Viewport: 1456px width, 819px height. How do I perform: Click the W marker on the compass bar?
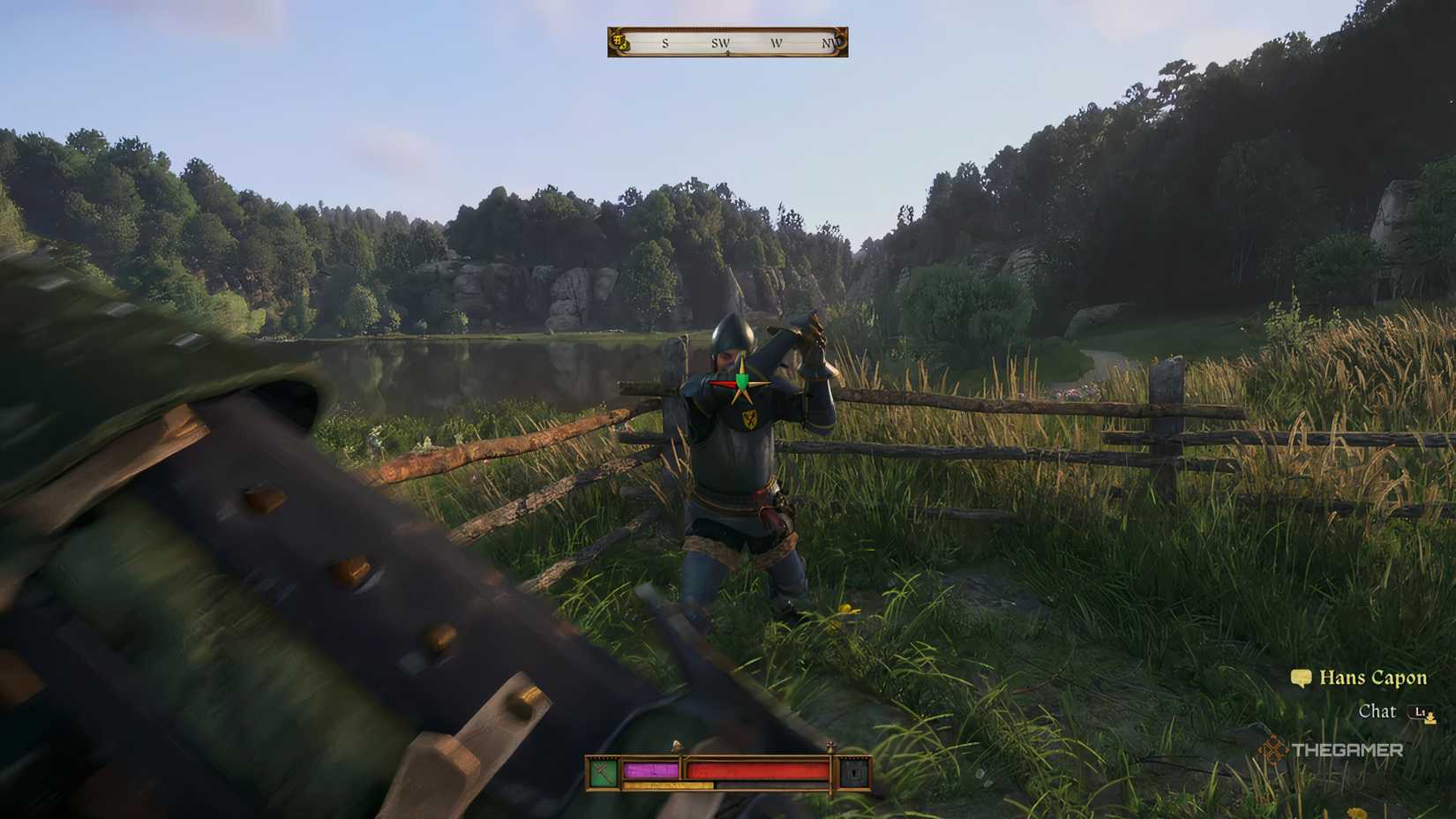pyautogui.click(x=777, y=43)
